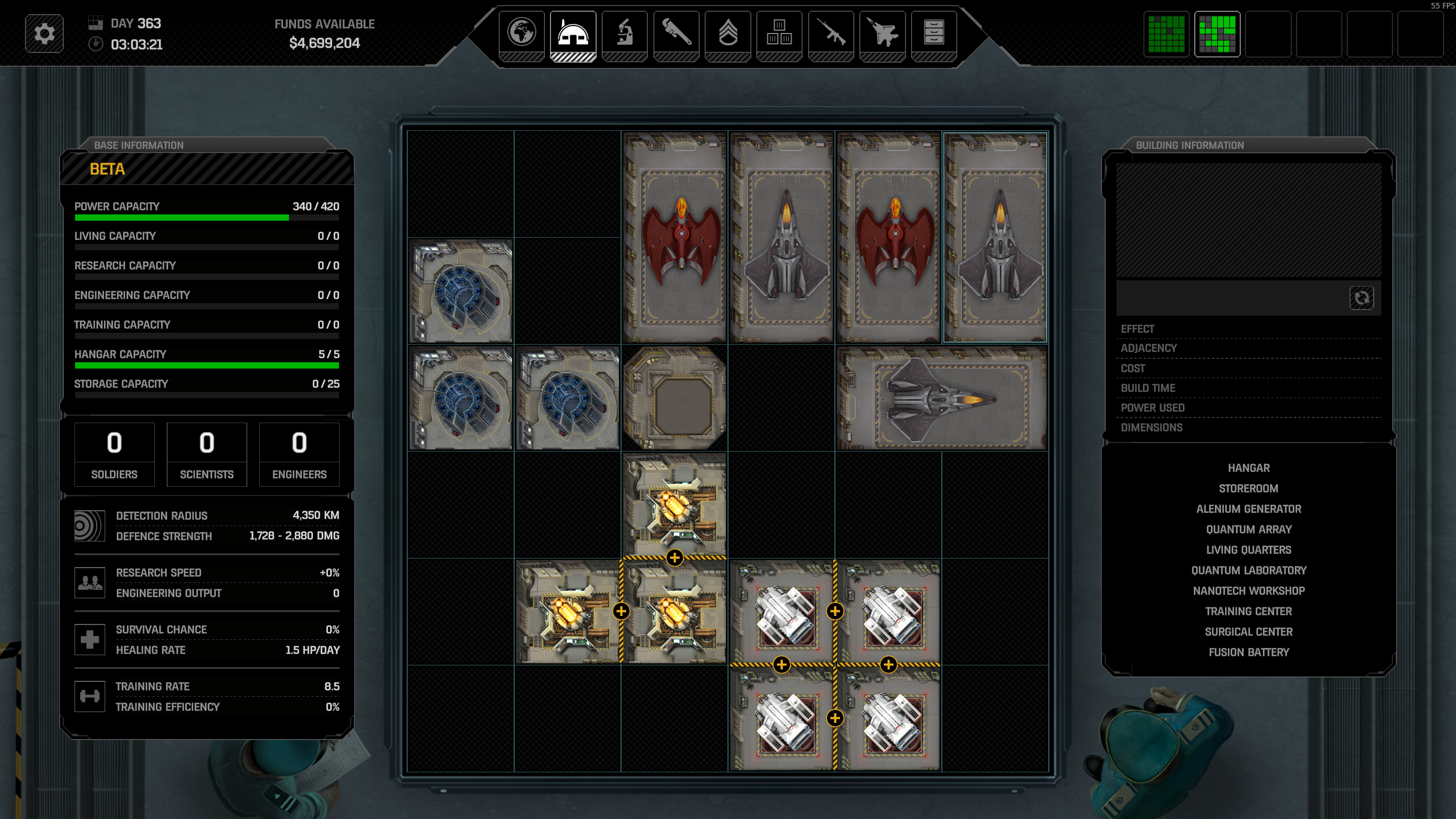Select the first base thumbnail

(x=1167, y=34)
